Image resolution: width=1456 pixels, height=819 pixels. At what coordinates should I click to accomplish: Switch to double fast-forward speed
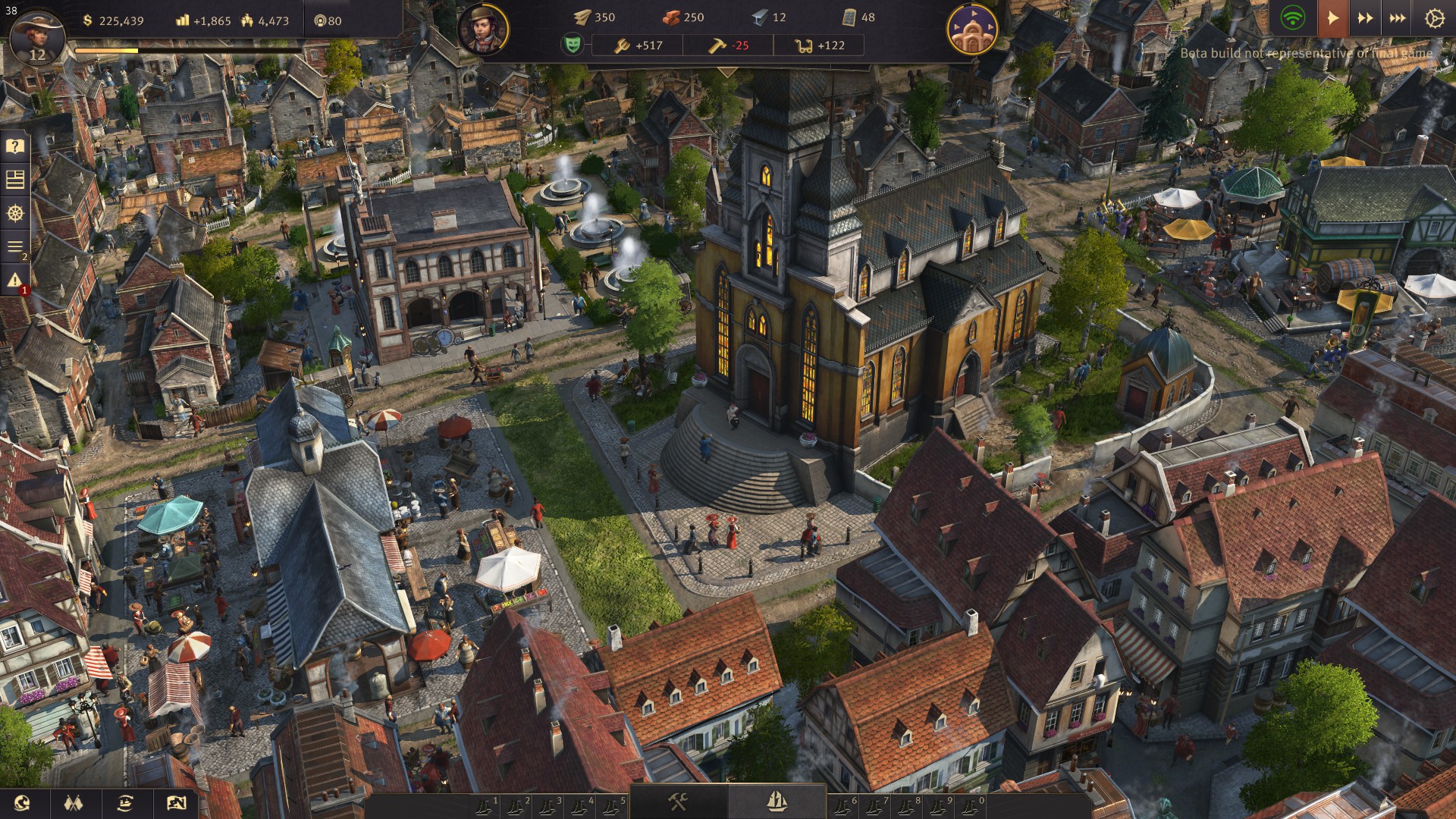[x=1365, y=18]
